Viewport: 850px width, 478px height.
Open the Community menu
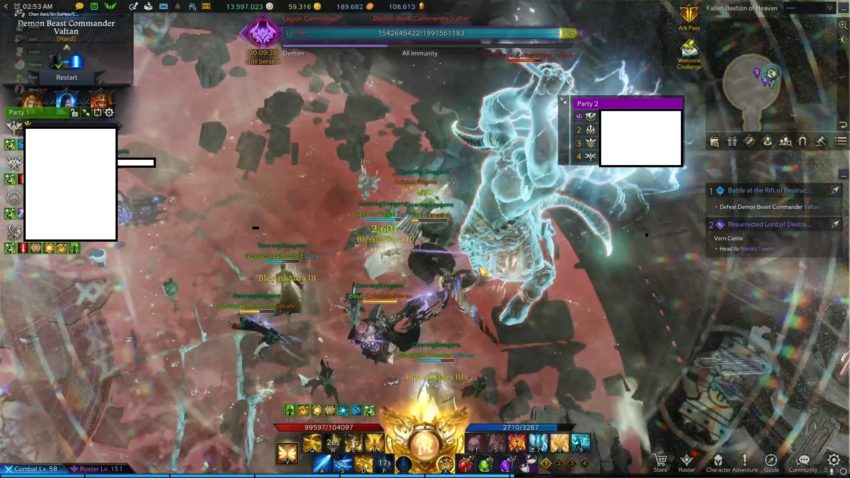tap(802, 460)
